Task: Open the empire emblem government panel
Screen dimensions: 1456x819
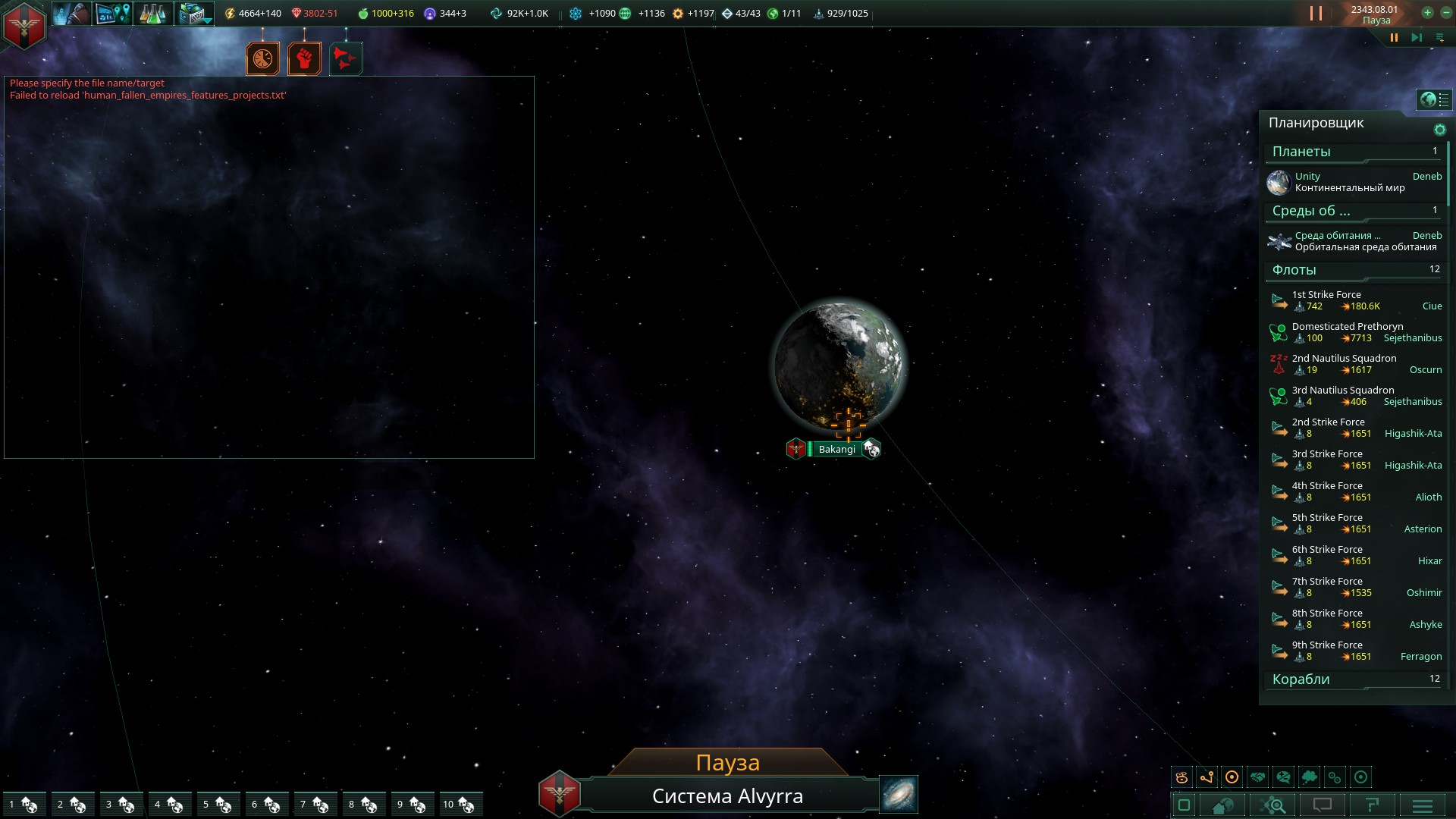Action: click(24, 25)
